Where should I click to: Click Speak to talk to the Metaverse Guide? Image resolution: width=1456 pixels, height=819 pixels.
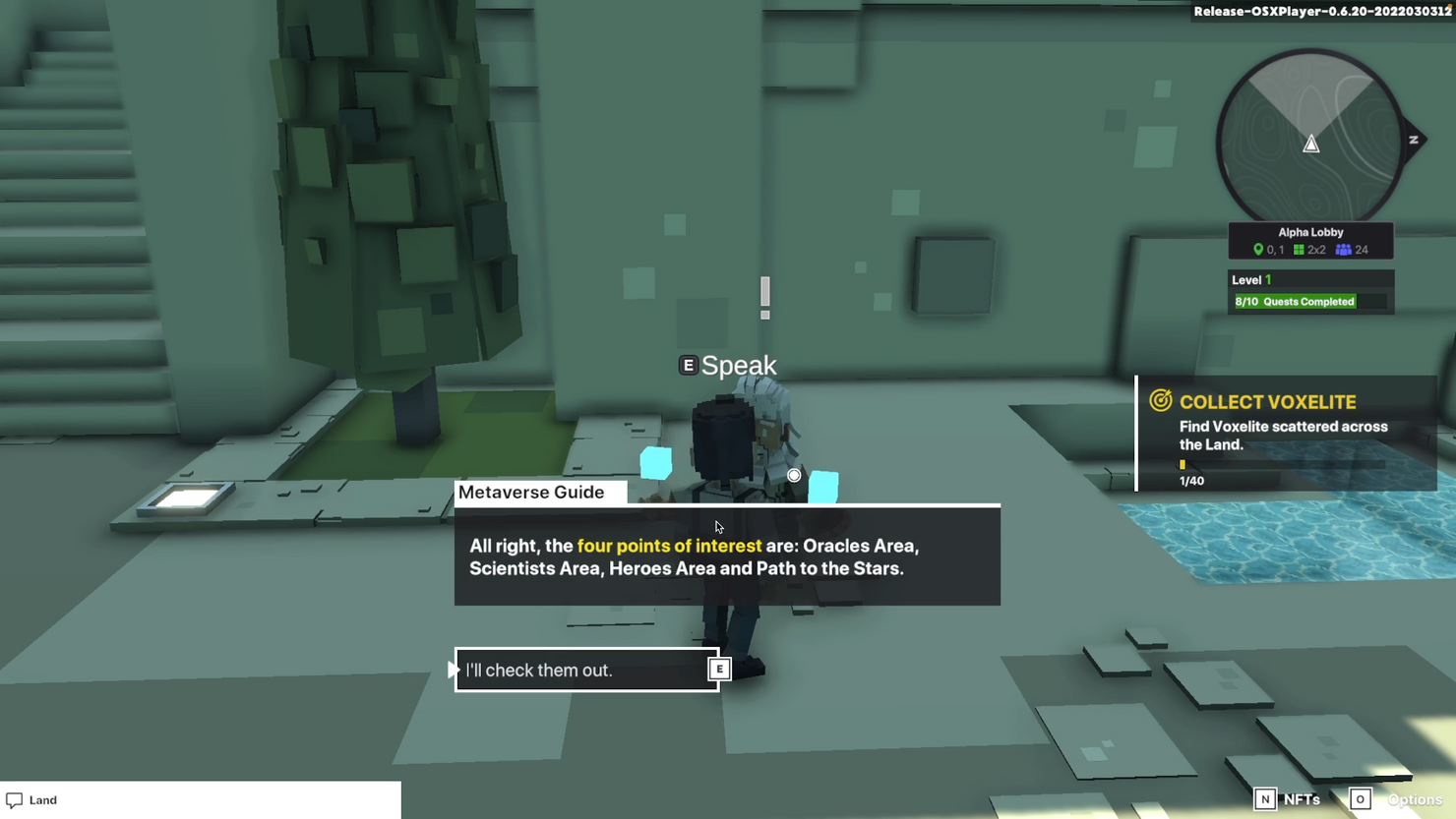click(738, 365)
